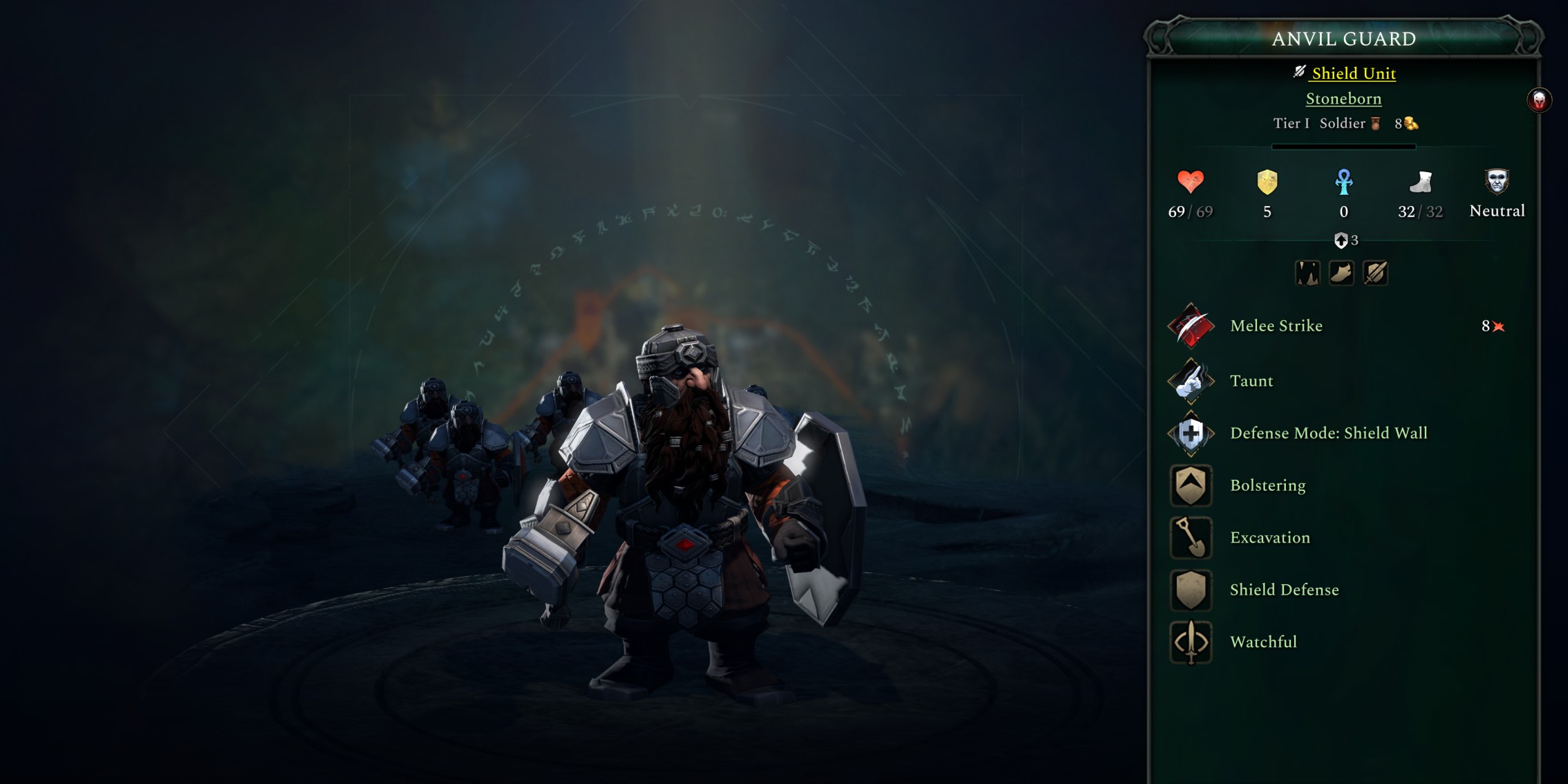The height and width of the screenshot is (784, 1568).
Task: Activate the Defense Mode: Shield Wall icon
Action: click(x=1191, y=433)
